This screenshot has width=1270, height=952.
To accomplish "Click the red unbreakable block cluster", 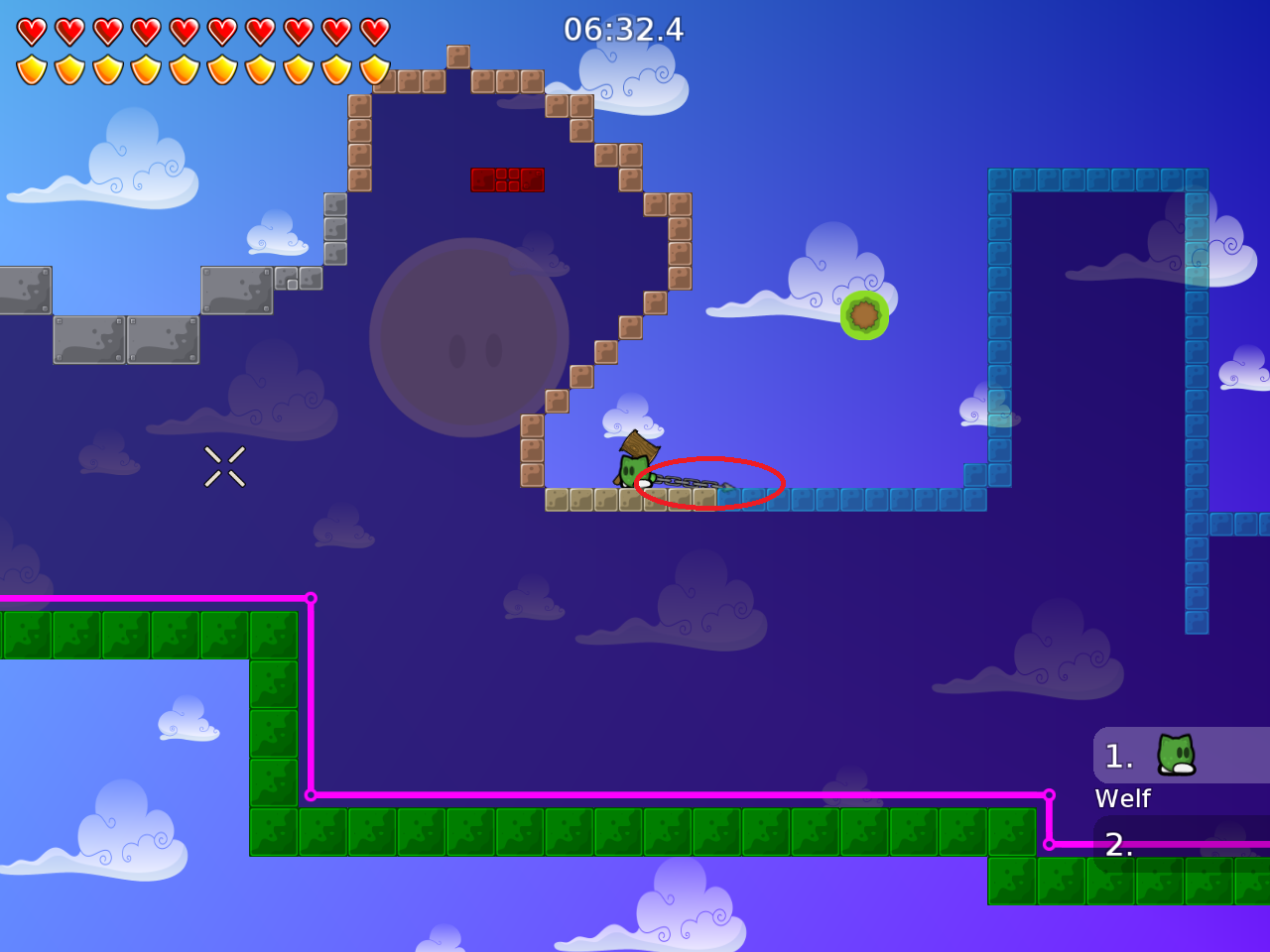I will 508,179.
